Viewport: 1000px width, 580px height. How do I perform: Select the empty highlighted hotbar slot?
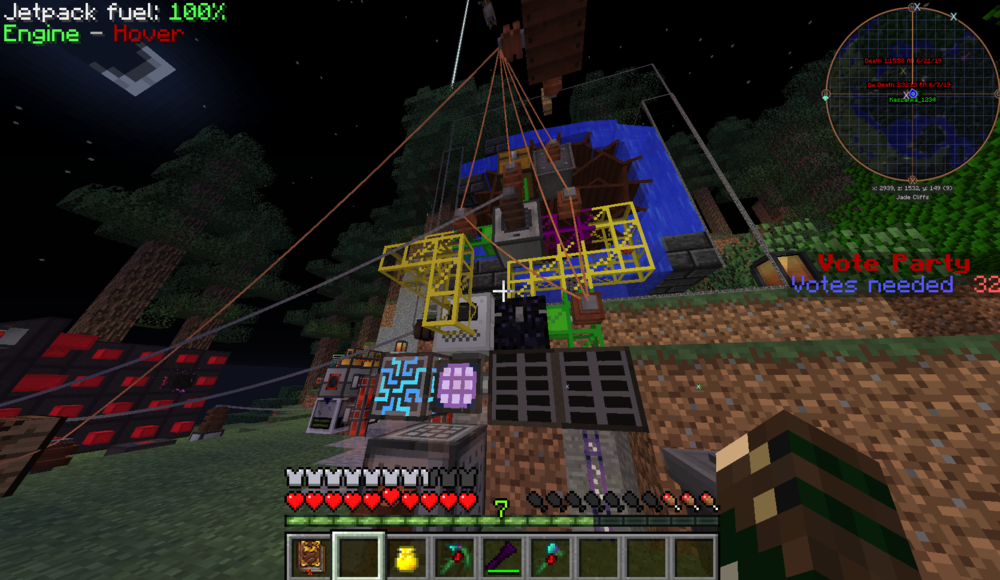[x=357, y=556]
